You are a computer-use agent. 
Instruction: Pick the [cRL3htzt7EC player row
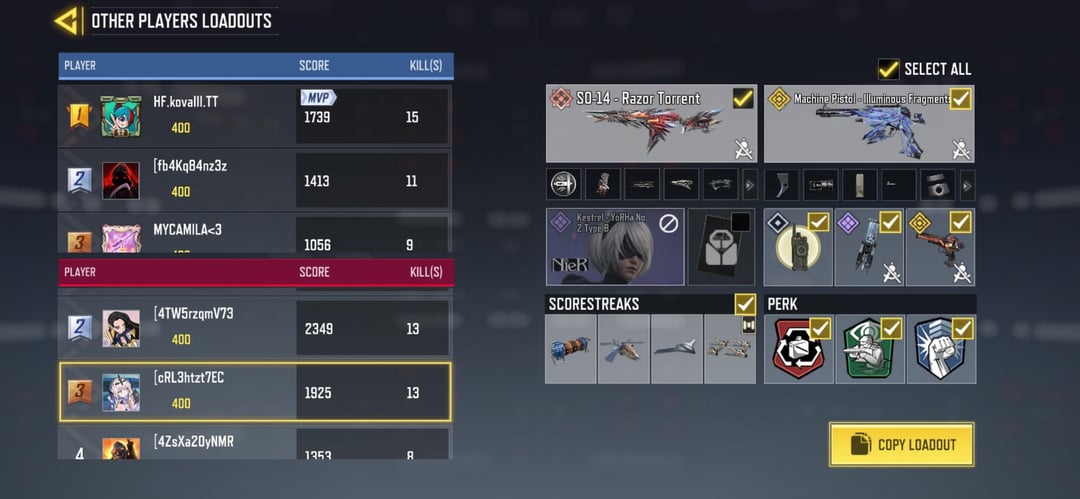click(255, 391)
